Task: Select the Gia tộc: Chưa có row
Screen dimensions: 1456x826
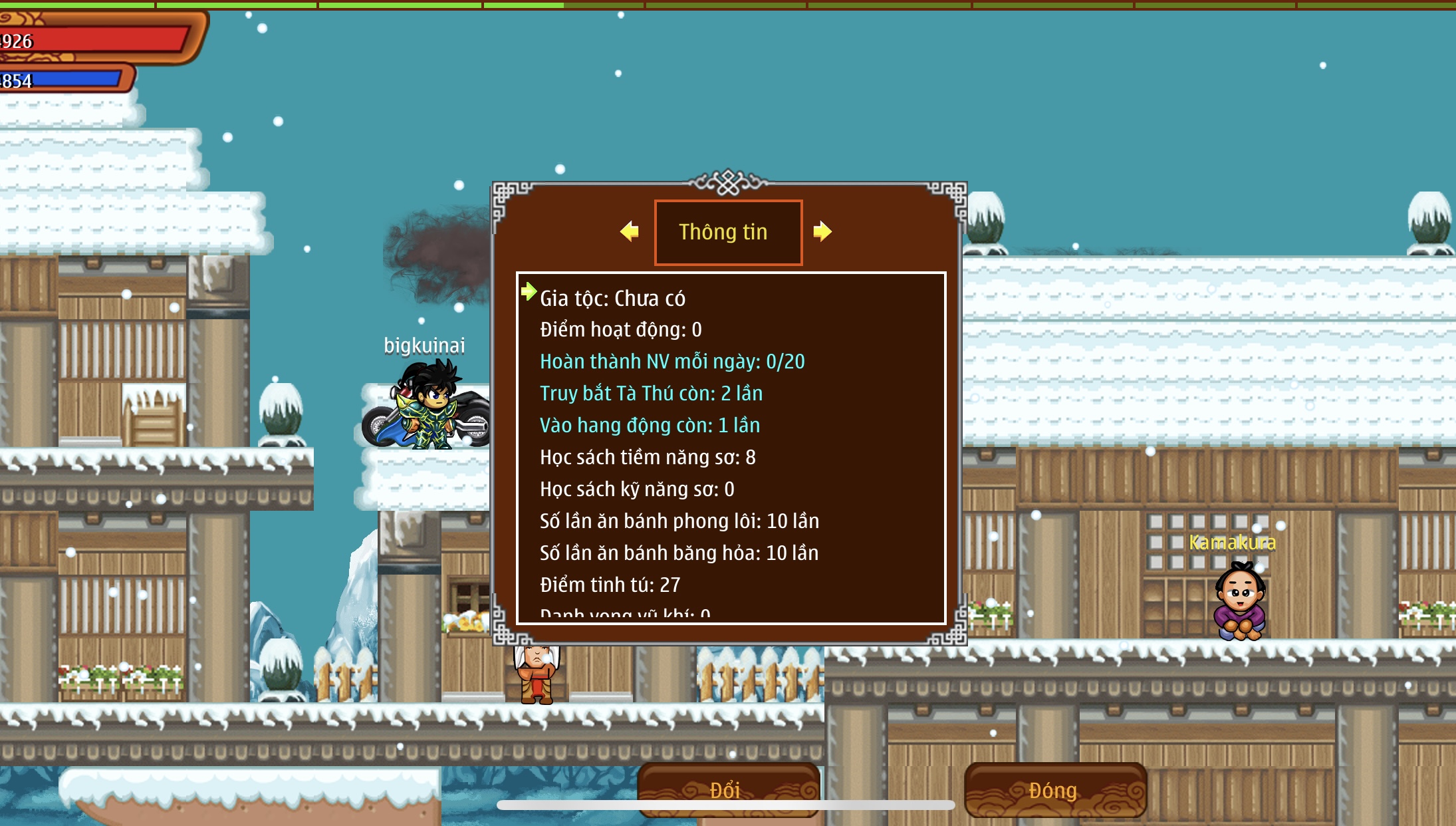Action: point(612,299)
